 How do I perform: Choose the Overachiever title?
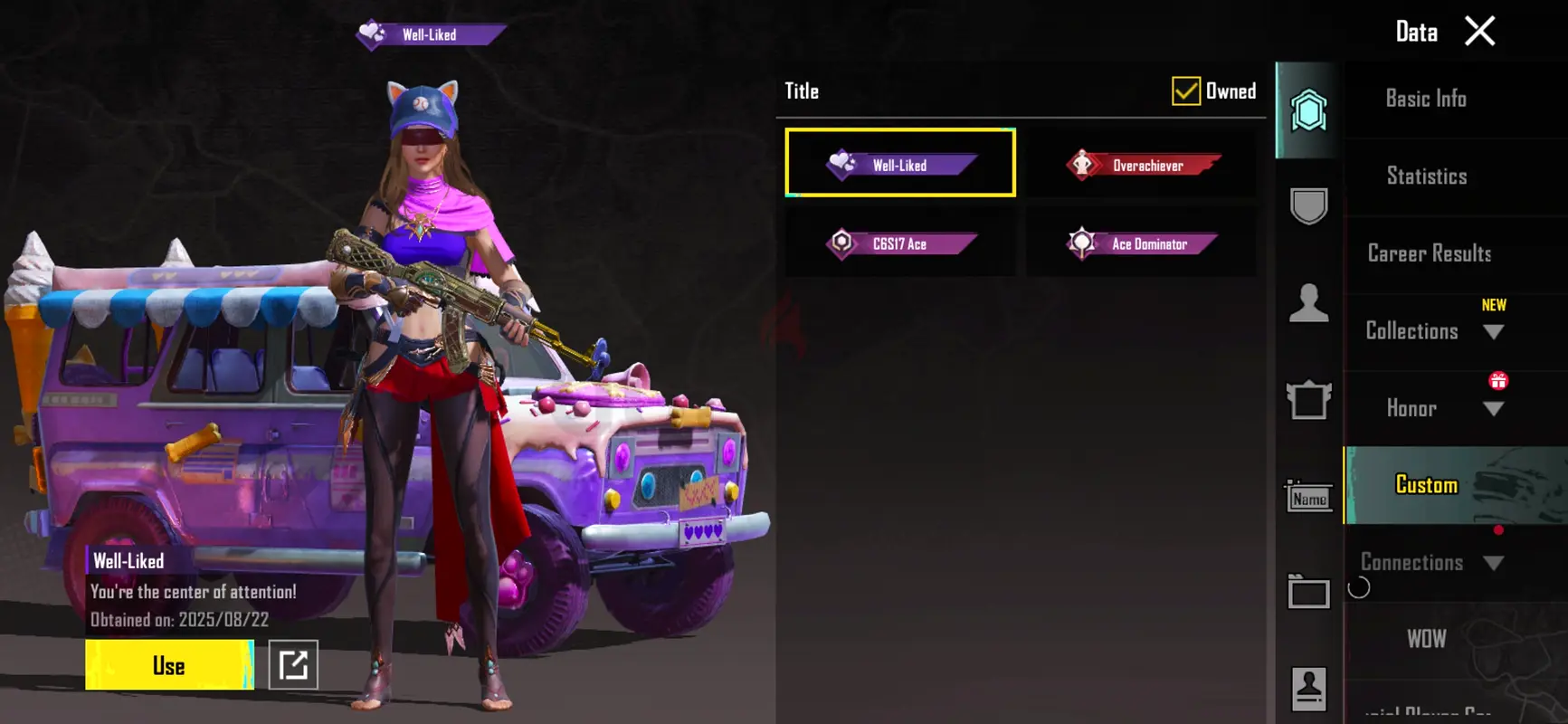[x=1142, y=165]
